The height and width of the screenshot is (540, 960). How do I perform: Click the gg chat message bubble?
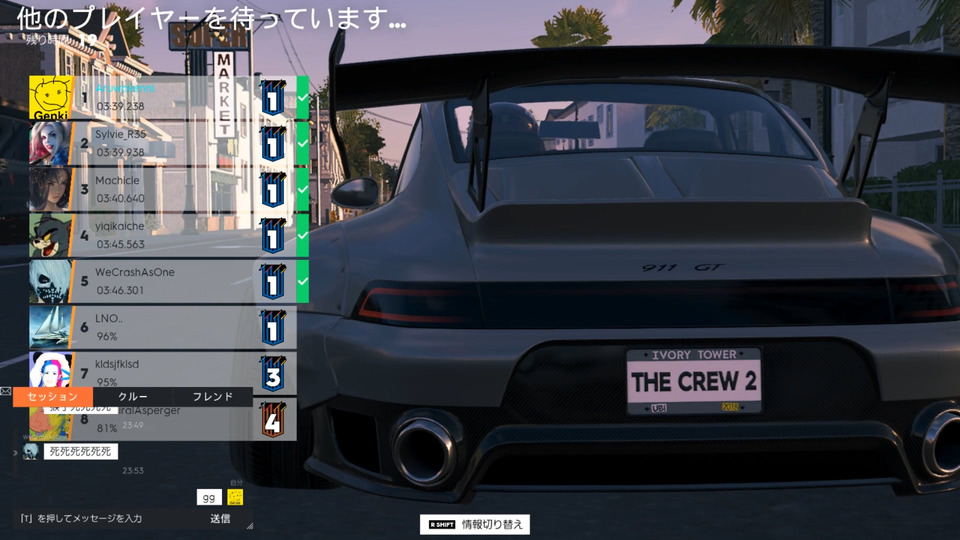coord(209,497)
